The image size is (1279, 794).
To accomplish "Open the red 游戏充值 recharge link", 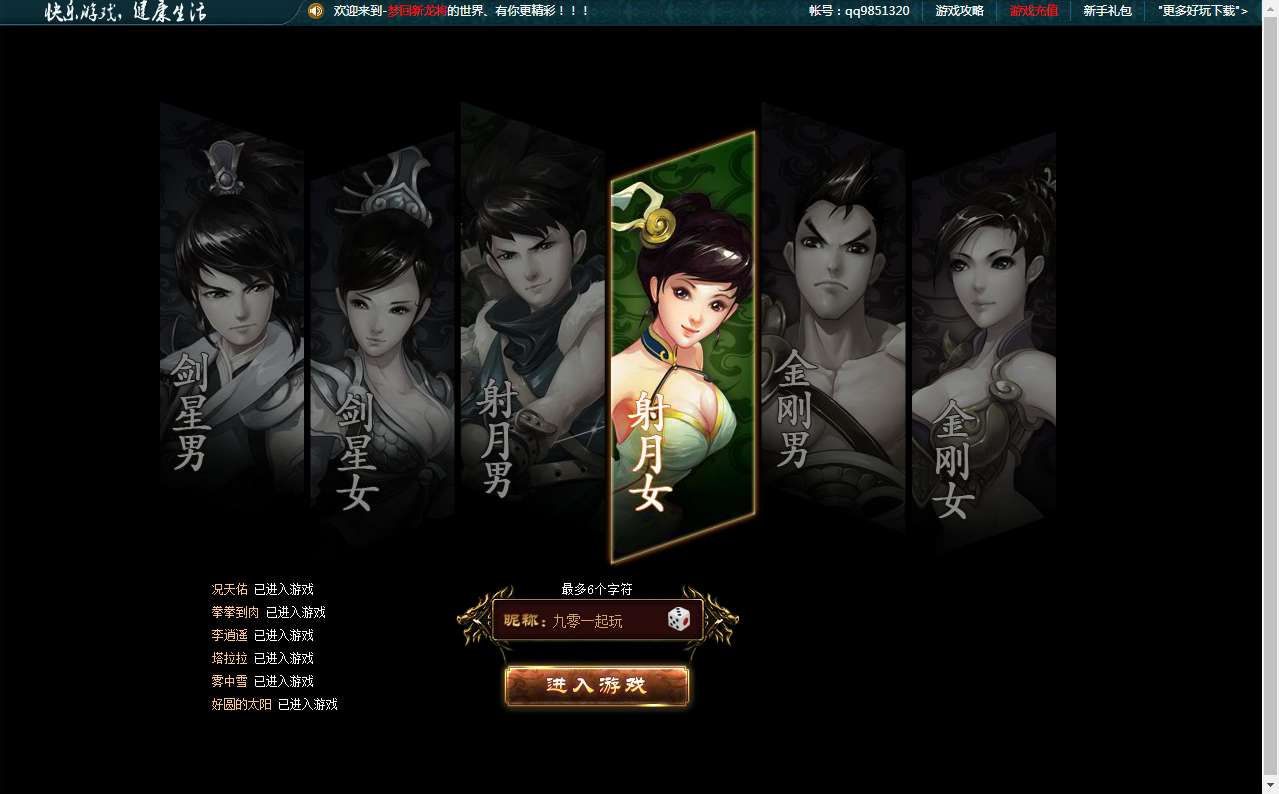I will click(1033, 11).
